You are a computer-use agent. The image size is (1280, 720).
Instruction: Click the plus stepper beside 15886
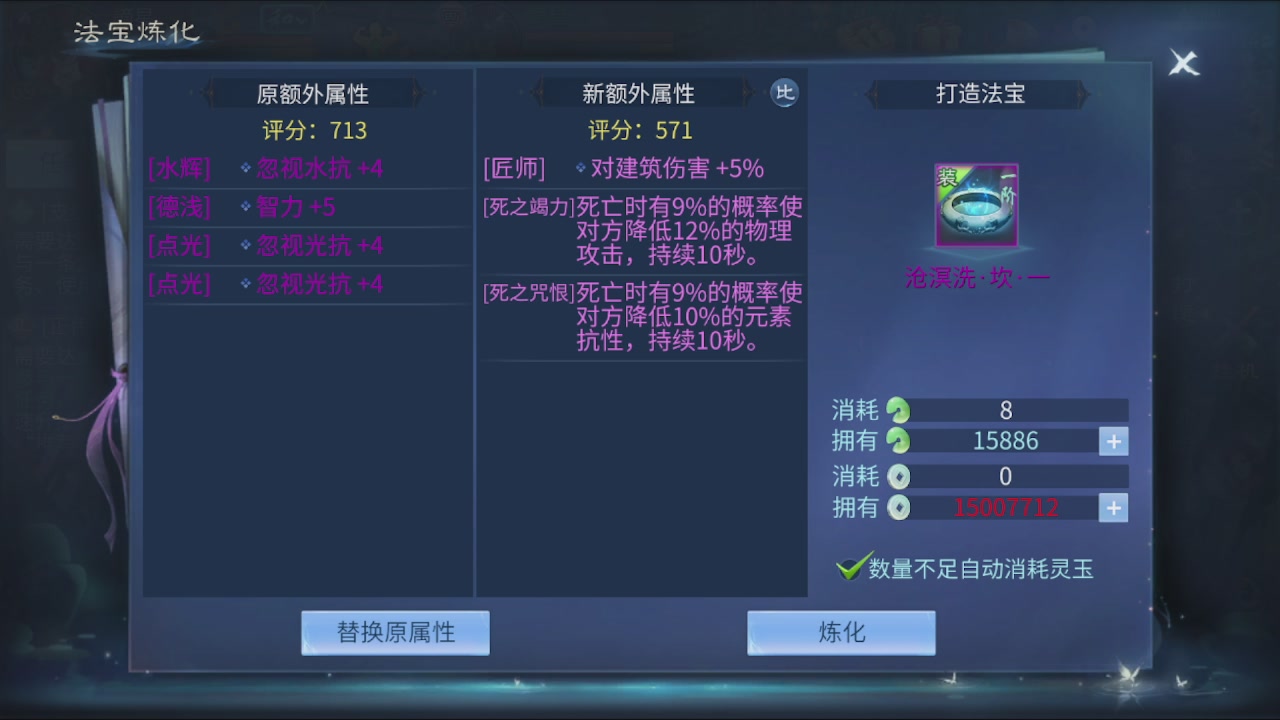(x=1113, y=441)
